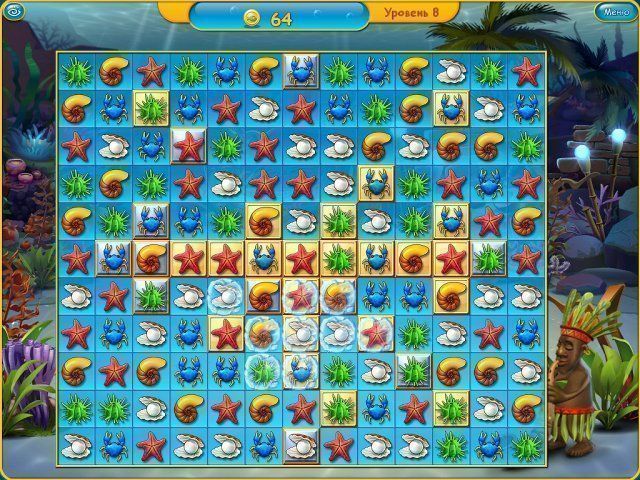The image size is (640, 480).
Task: Open the Меню button
Action: (x=612, y=12)
